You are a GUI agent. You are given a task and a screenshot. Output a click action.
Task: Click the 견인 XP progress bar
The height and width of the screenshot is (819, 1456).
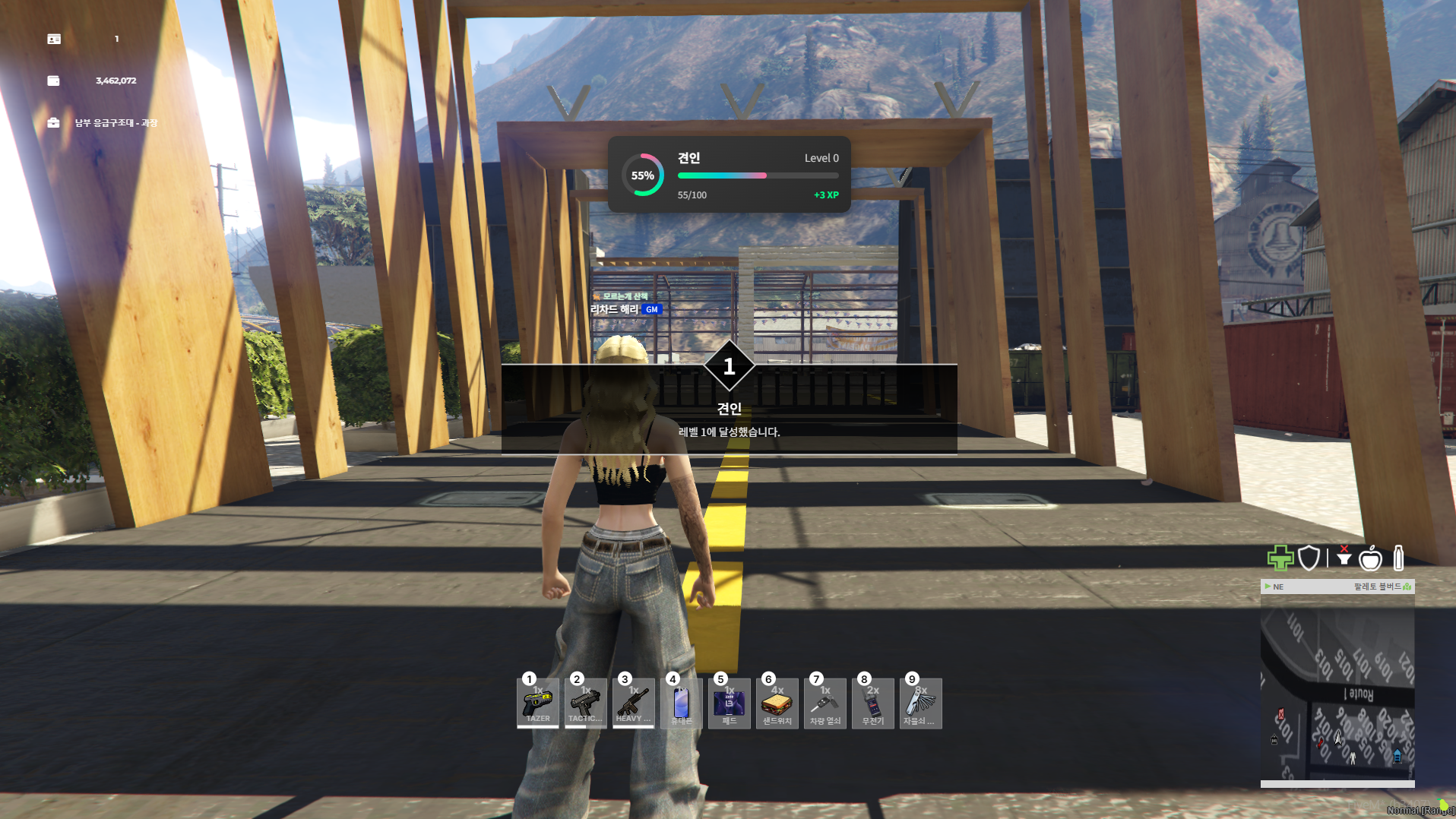tap(758, 175)
